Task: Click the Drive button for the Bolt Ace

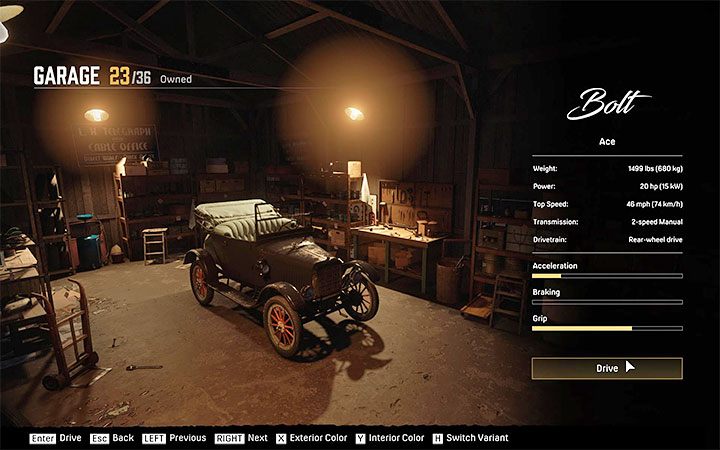Action: click(606, 368)
